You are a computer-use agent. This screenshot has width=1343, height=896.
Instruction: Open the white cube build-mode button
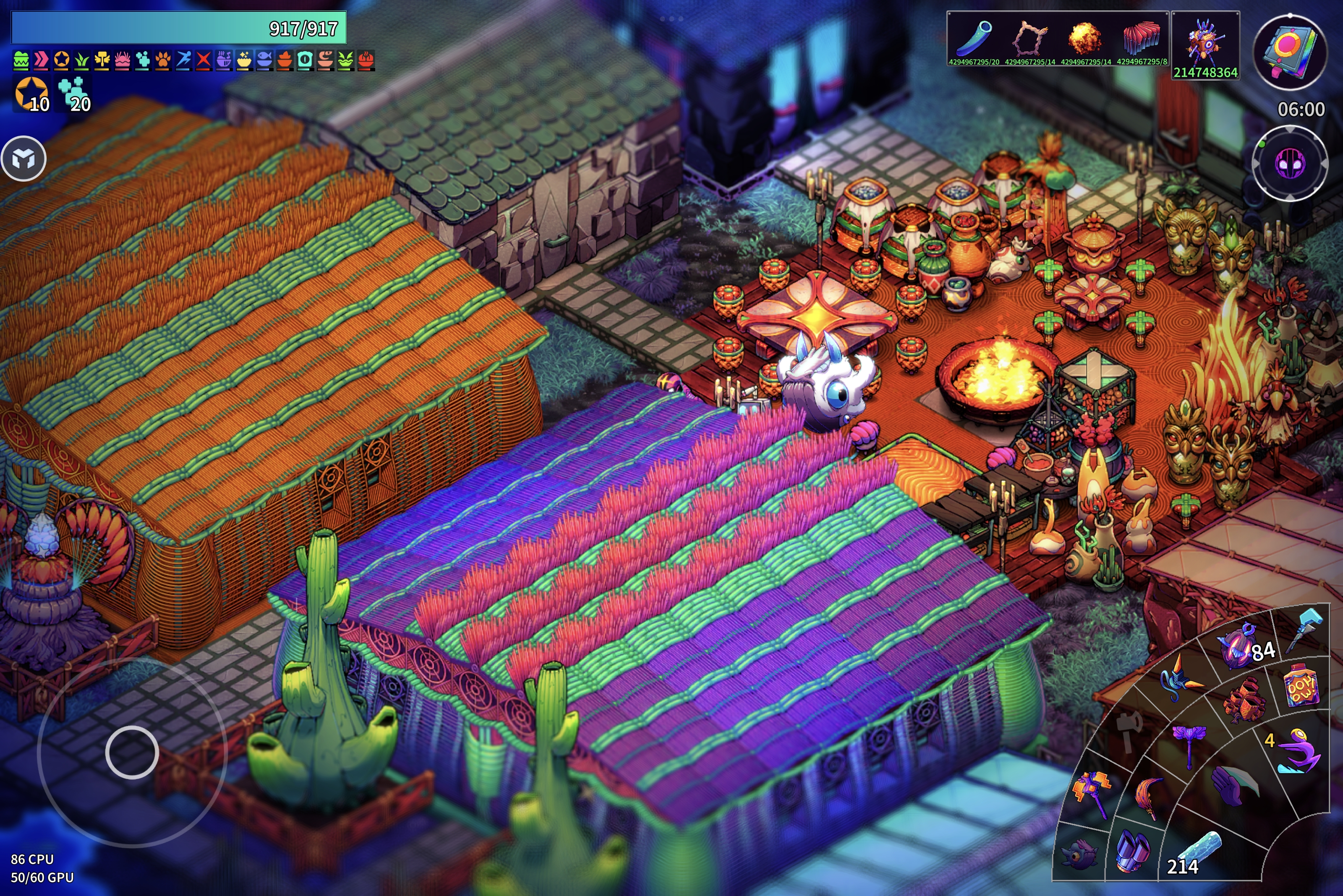[24, 159]
